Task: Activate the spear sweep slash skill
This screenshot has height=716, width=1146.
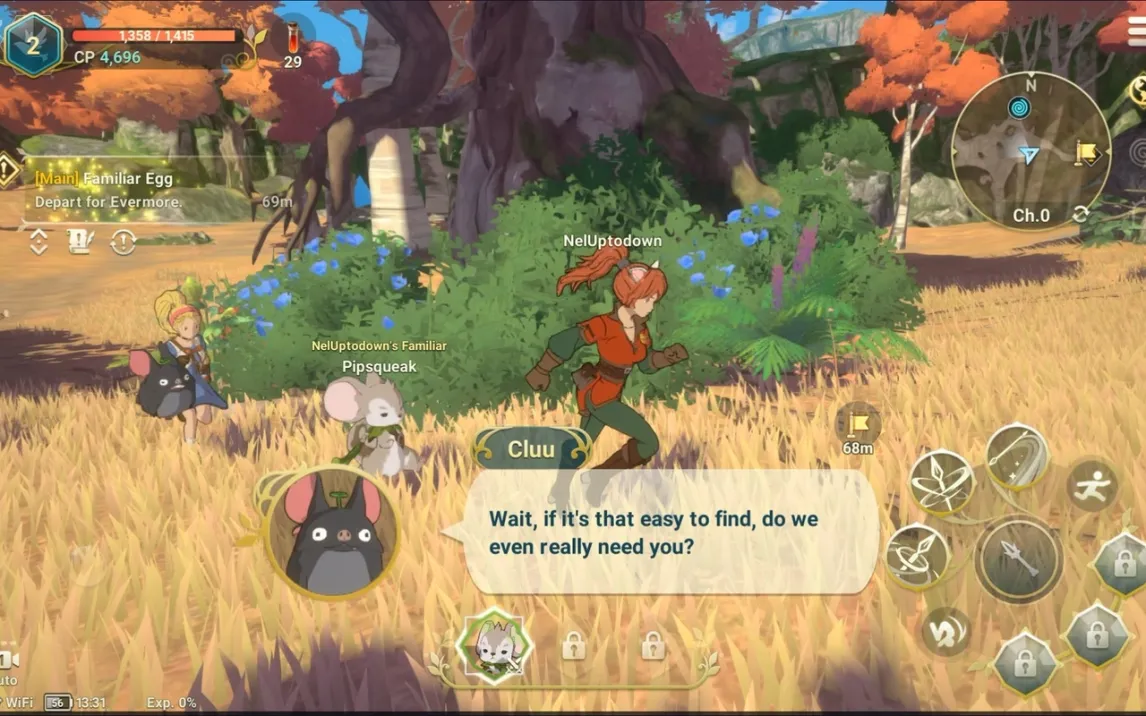Action: (x=1017, y=455)
